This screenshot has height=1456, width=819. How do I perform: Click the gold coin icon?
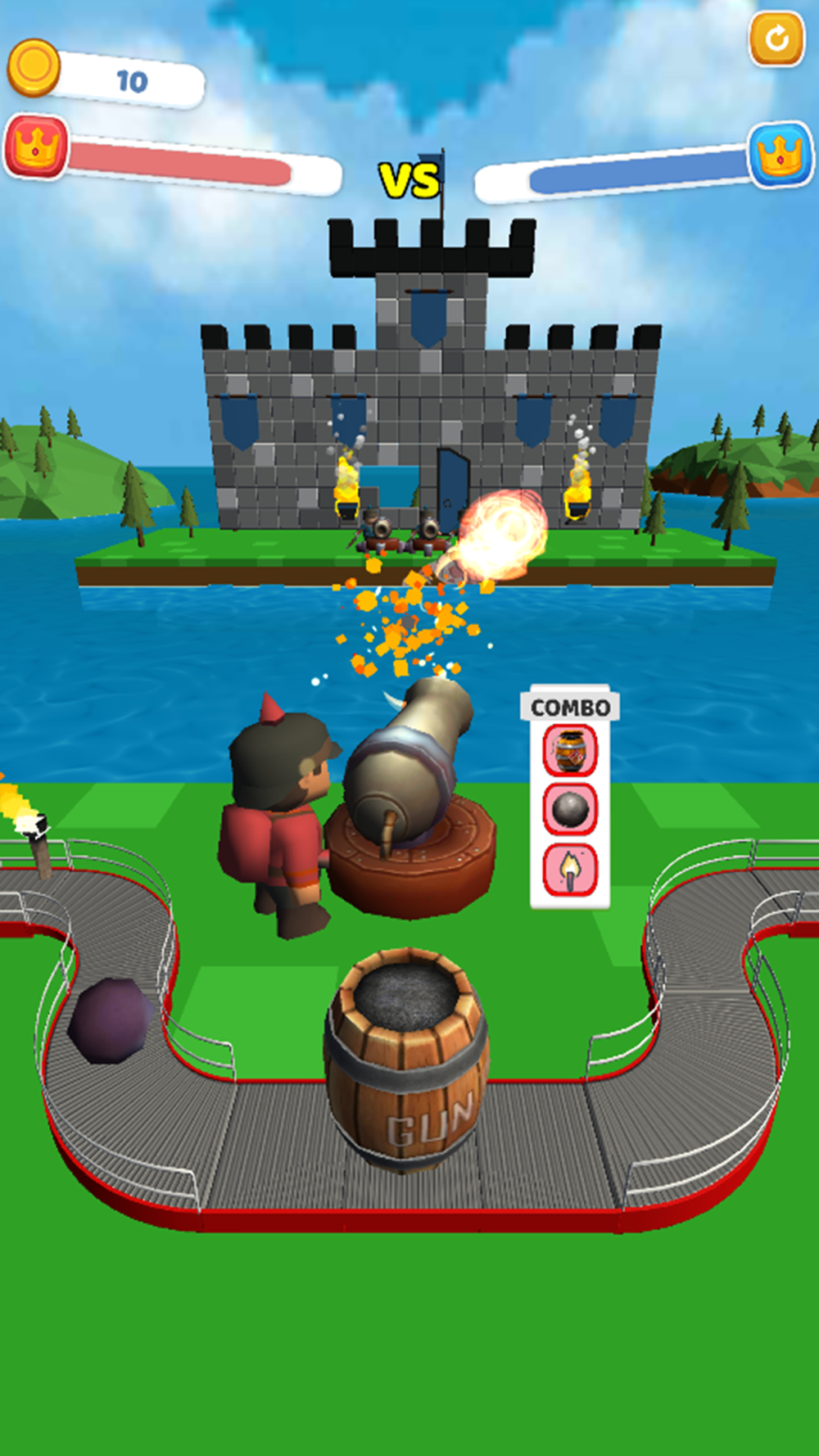click(x=34, y=67)
